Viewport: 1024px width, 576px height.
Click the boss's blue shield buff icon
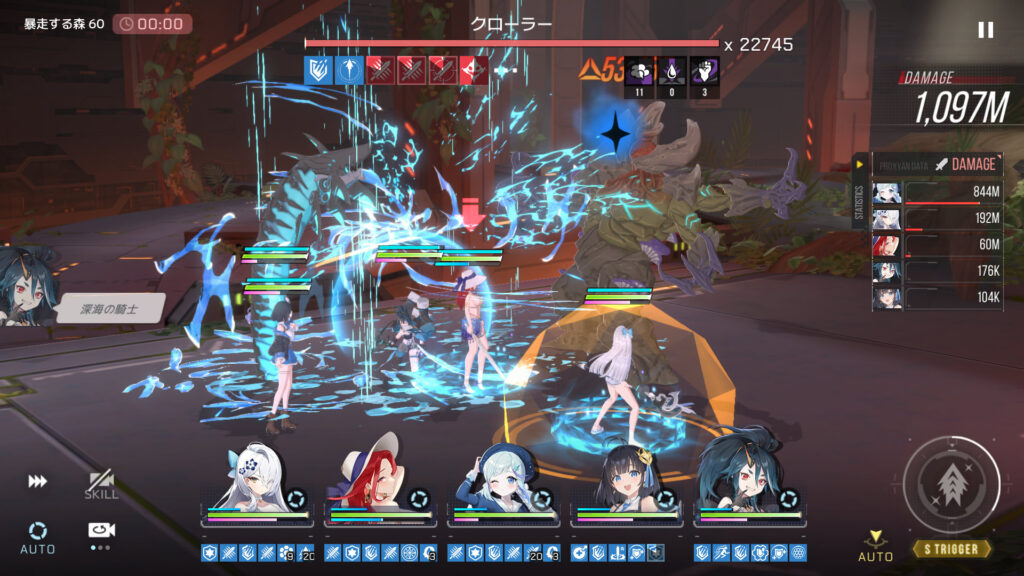[318, 69]
